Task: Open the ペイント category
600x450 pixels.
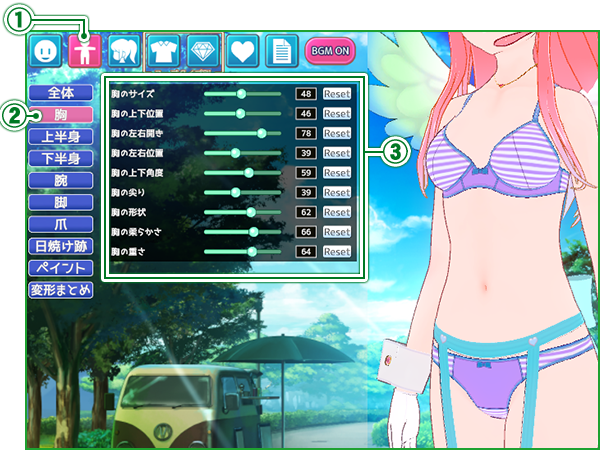Action: pos(61,268)
